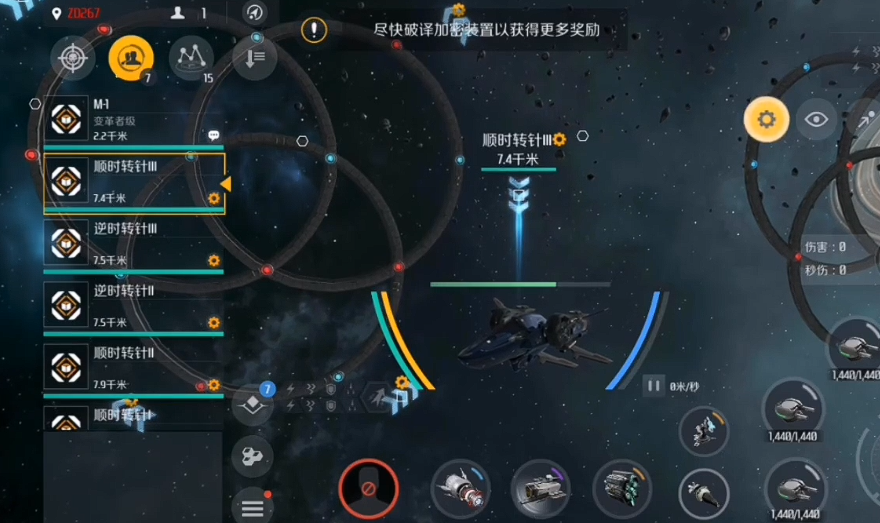Tap the exclamation alert icon beside the objective
The height and width of the screenshot is (523, 880).
314,30
